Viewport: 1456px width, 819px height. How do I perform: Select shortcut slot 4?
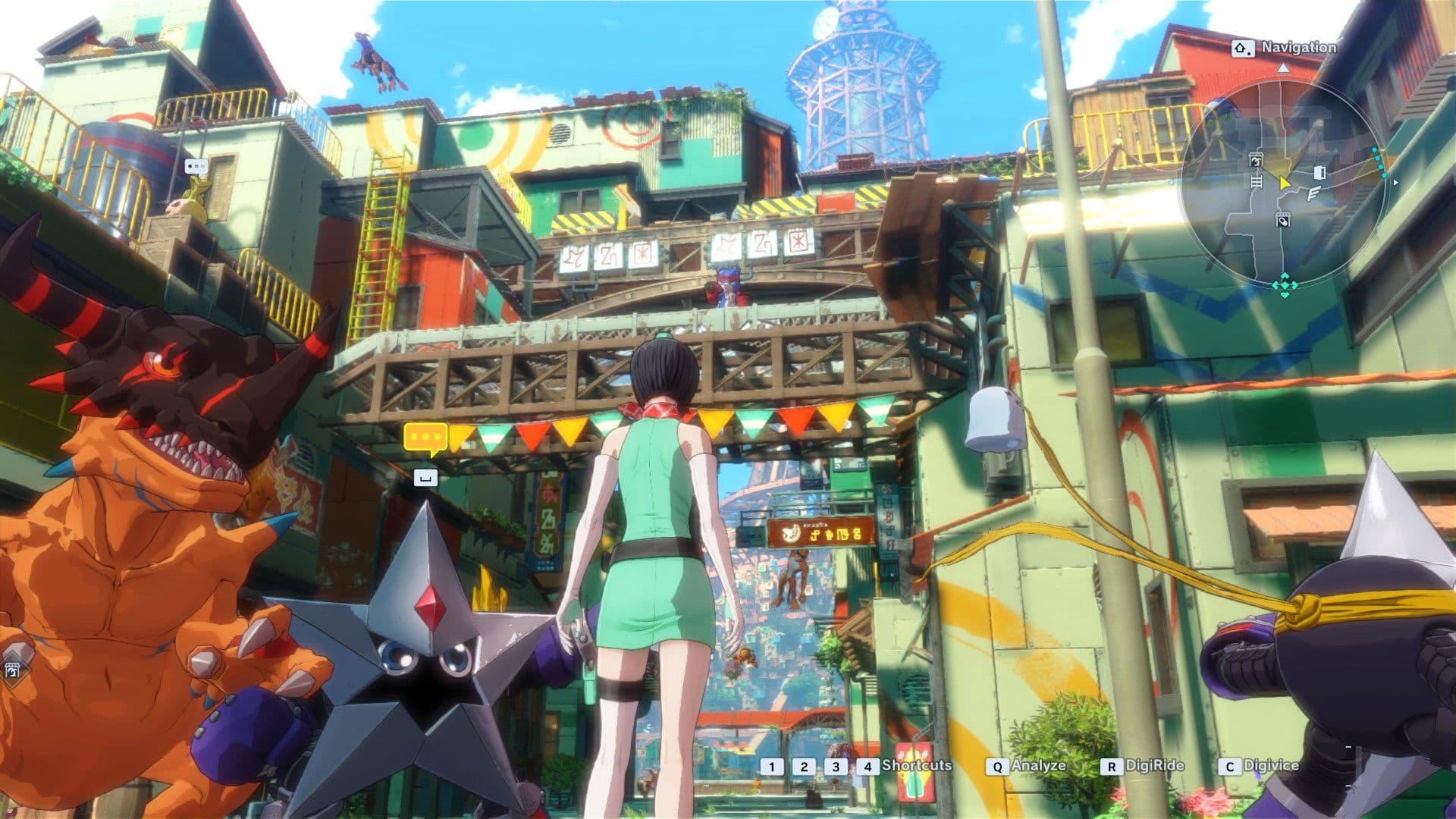click(867, 767)
